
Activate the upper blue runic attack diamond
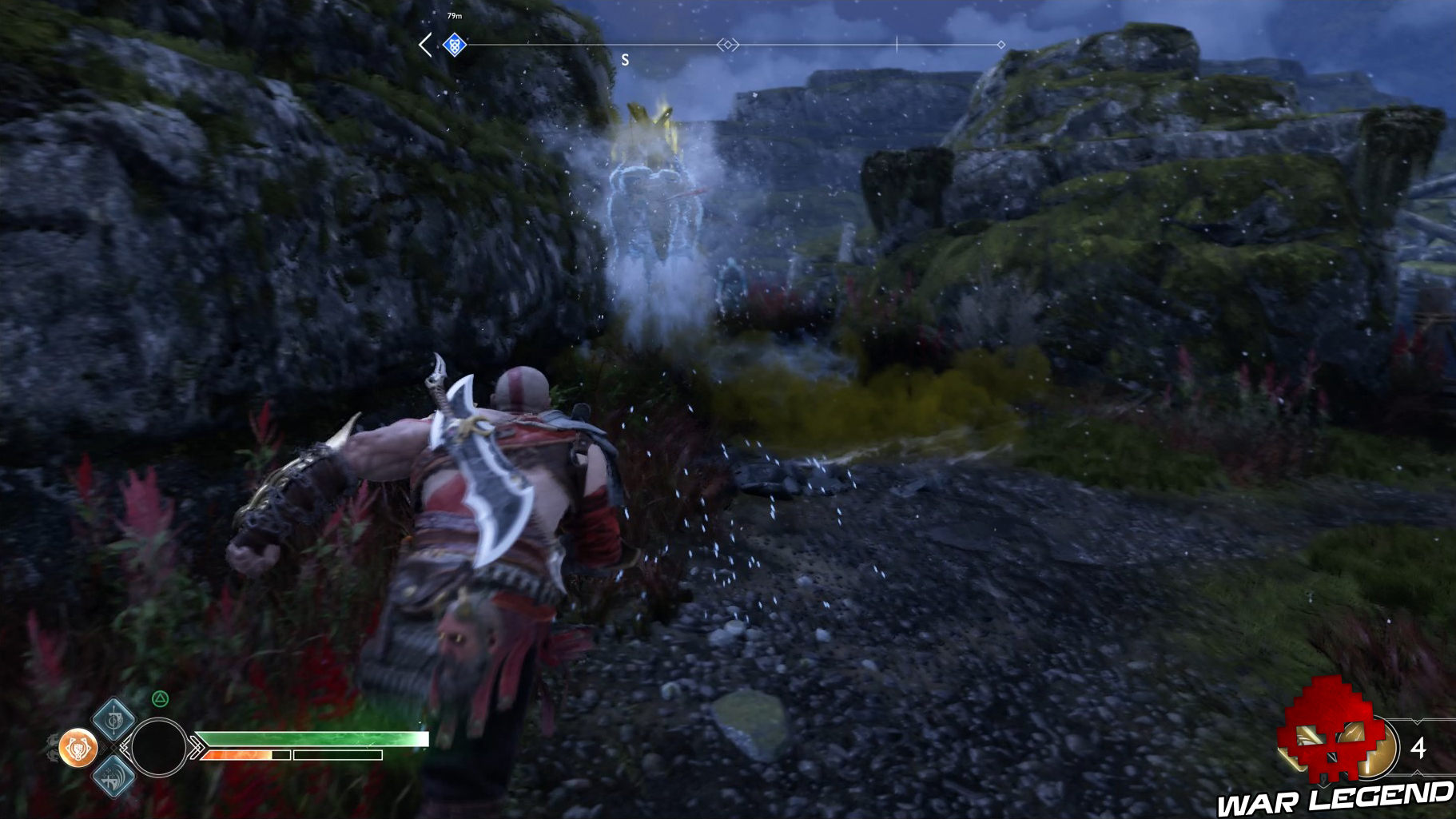pos(113,718)
